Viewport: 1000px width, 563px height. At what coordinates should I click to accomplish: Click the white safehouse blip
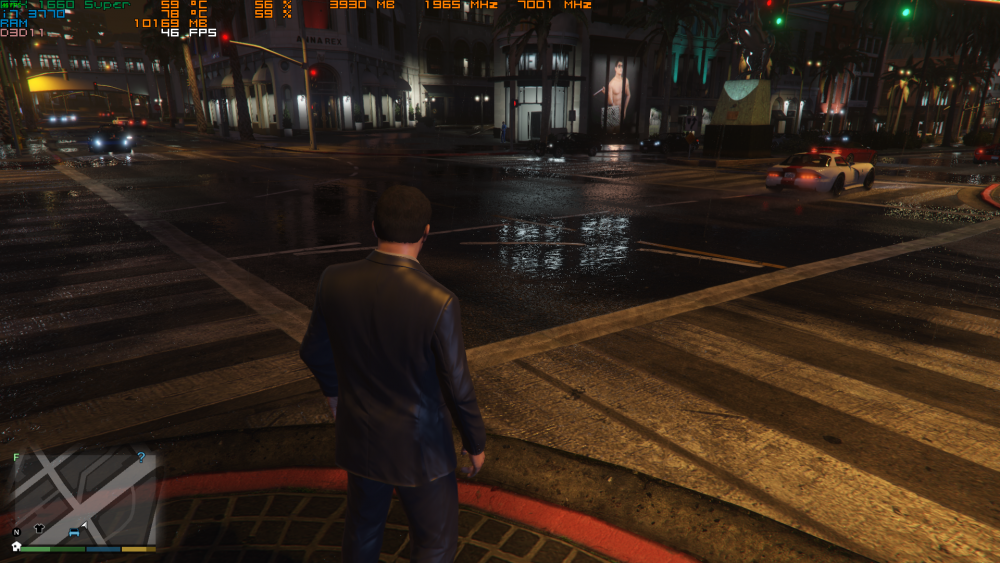pyautogui.click(x=16, y=546)
